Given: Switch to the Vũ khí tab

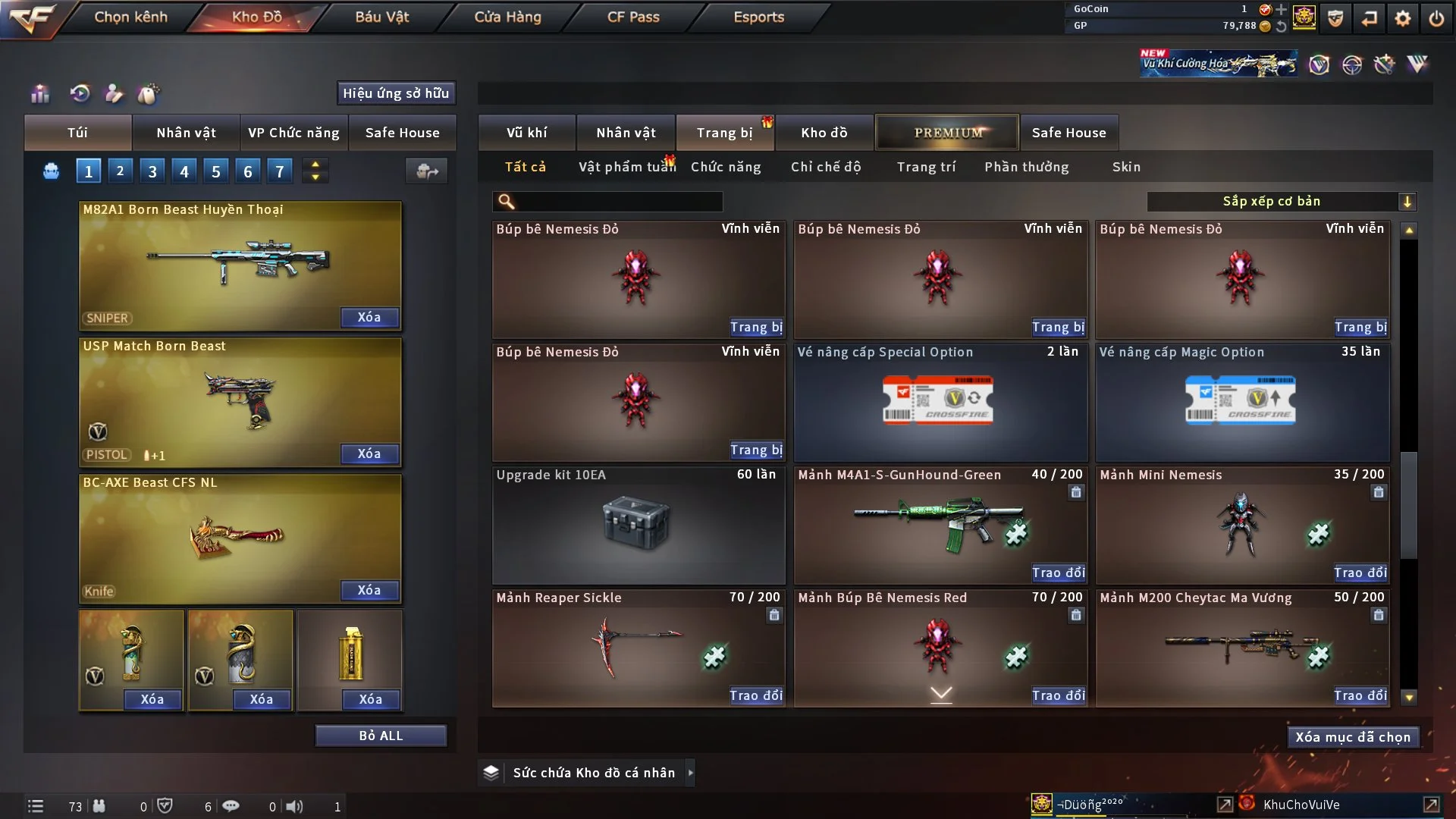Looking at the screenshot, I should [x=526, y=133].
